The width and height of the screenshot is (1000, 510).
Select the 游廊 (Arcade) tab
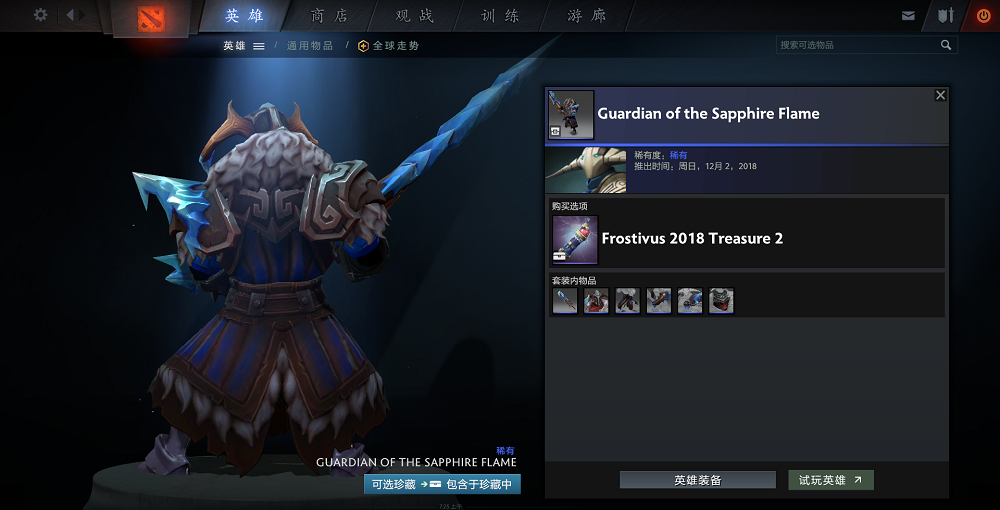(586, 16)
